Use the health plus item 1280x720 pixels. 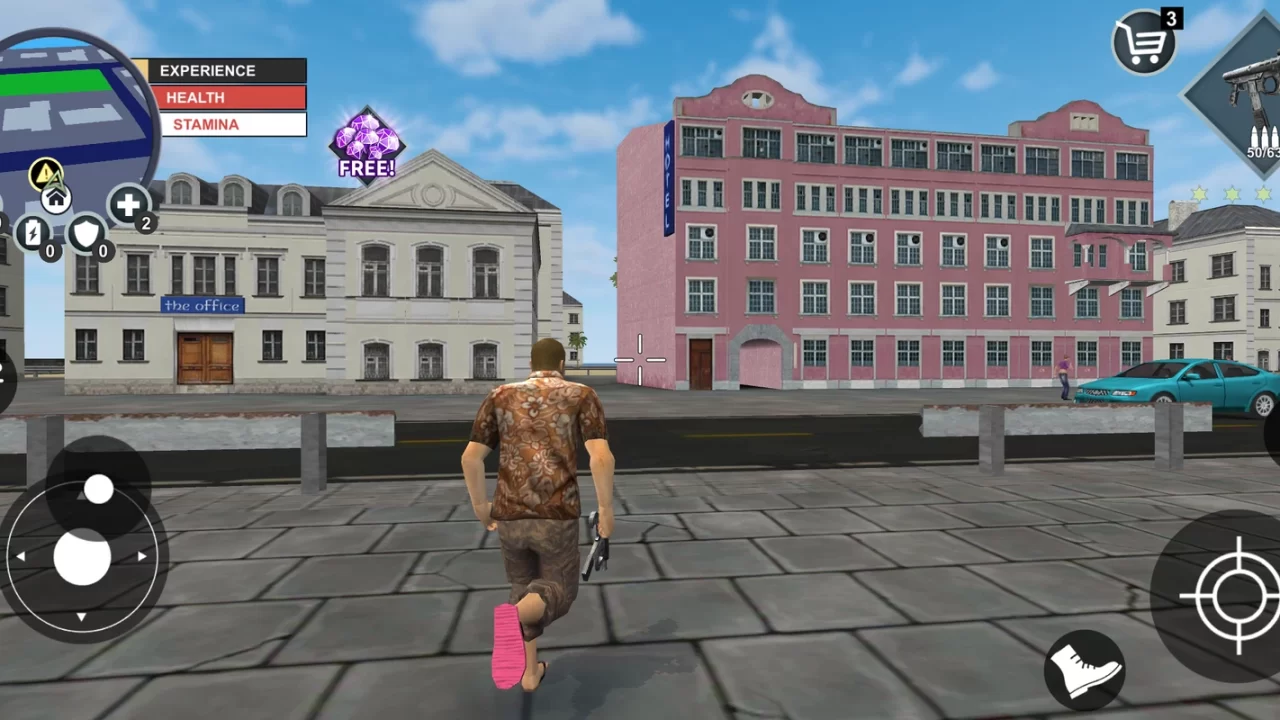tap(128, 207)
